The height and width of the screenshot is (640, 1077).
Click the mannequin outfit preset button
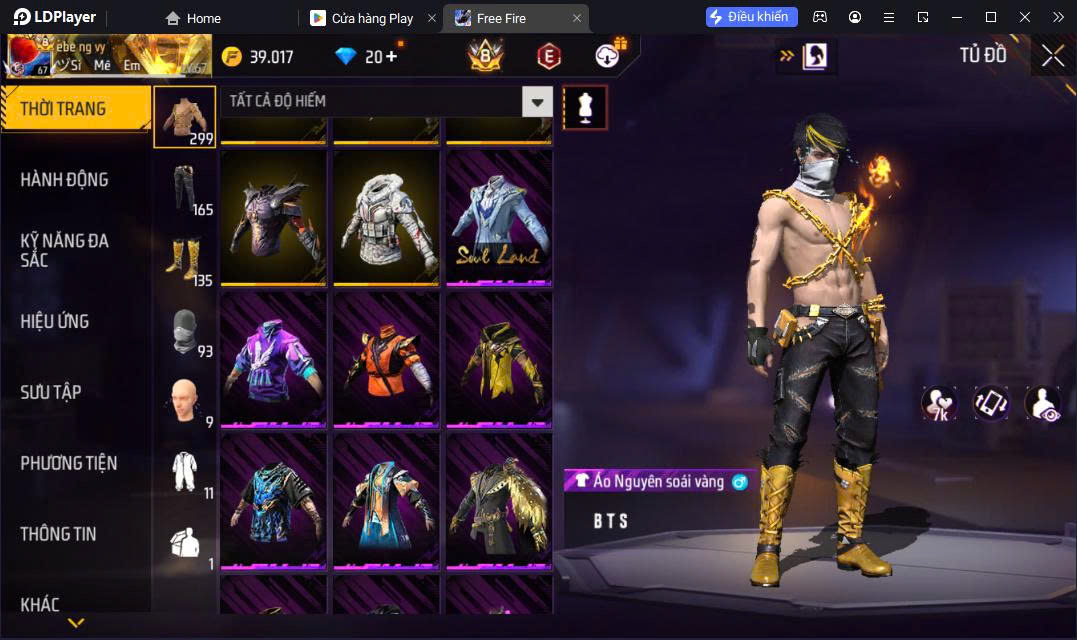click(585, 107)
